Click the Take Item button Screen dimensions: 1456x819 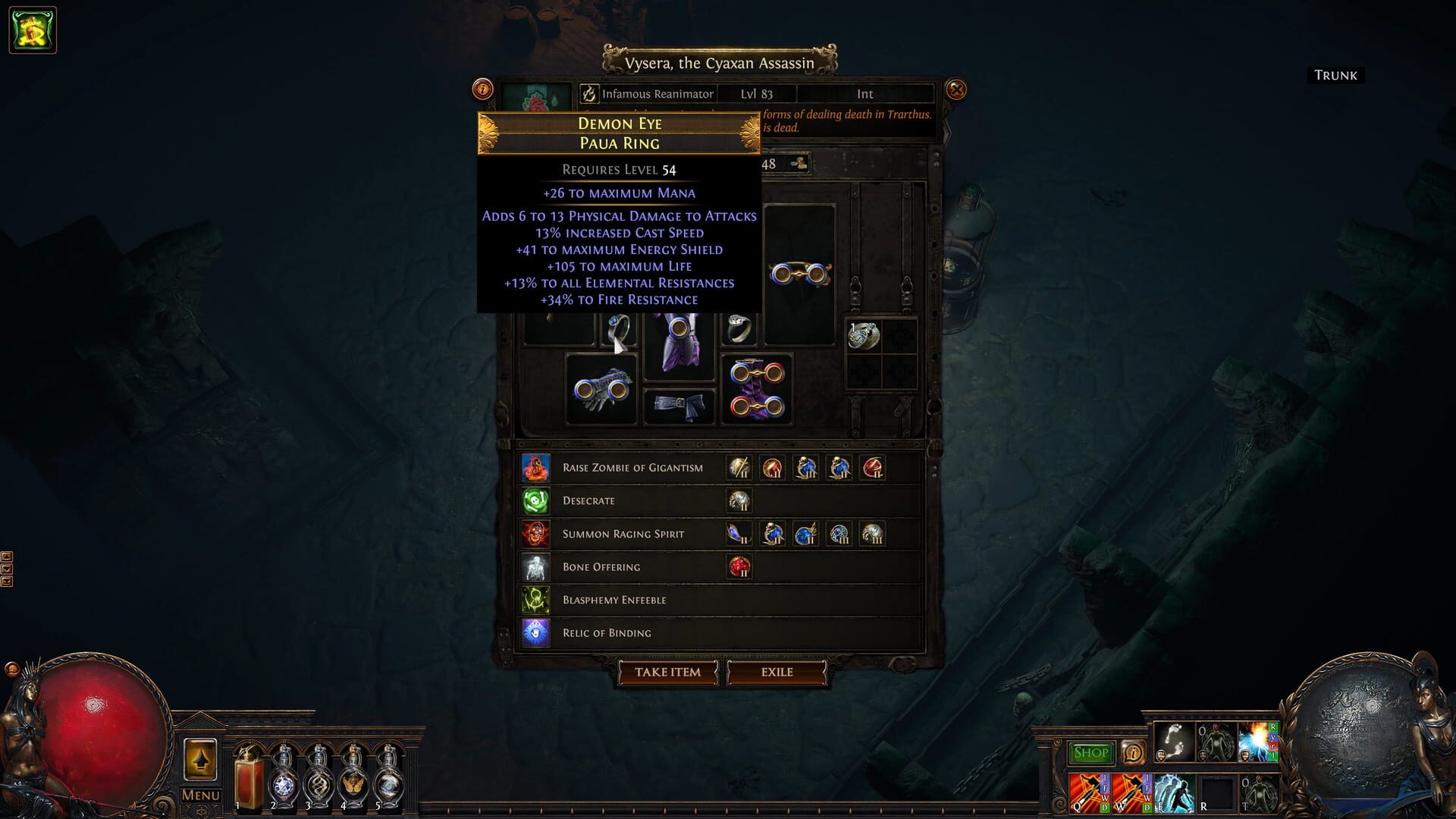point(666,673)
